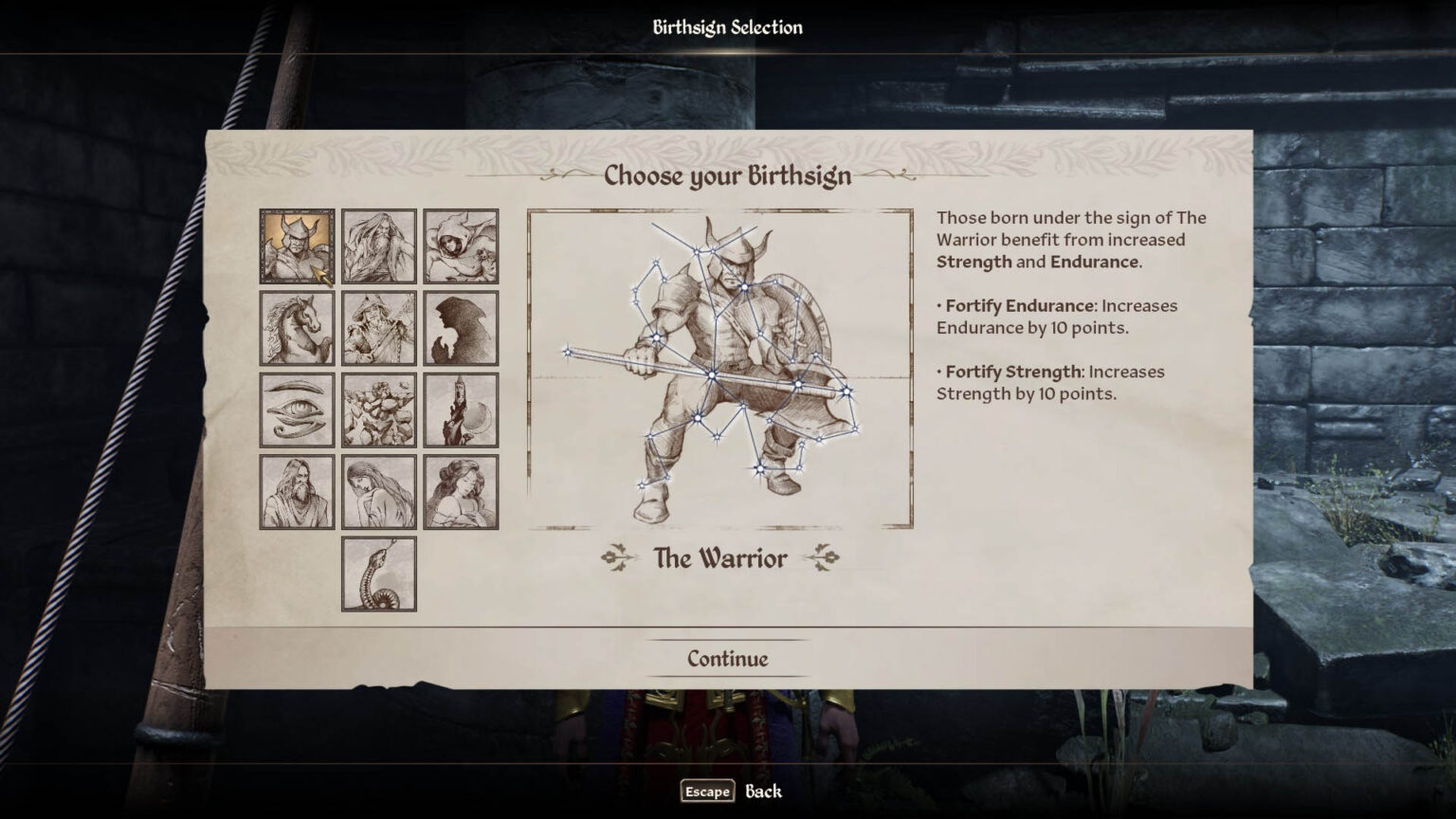Image resolution: width=1456 pixels, height=819 pixels.
Task: Select the Thief birthsign eye icon
Action: tap(296, 409)
